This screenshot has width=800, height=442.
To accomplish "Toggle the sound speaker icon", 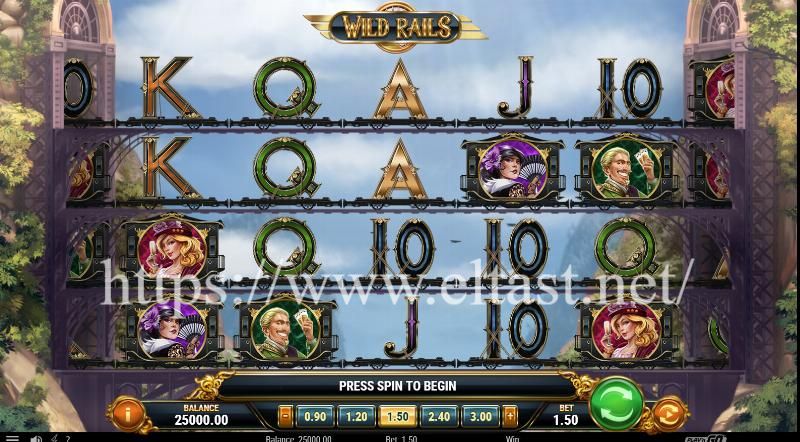I will tap(35, 437).
